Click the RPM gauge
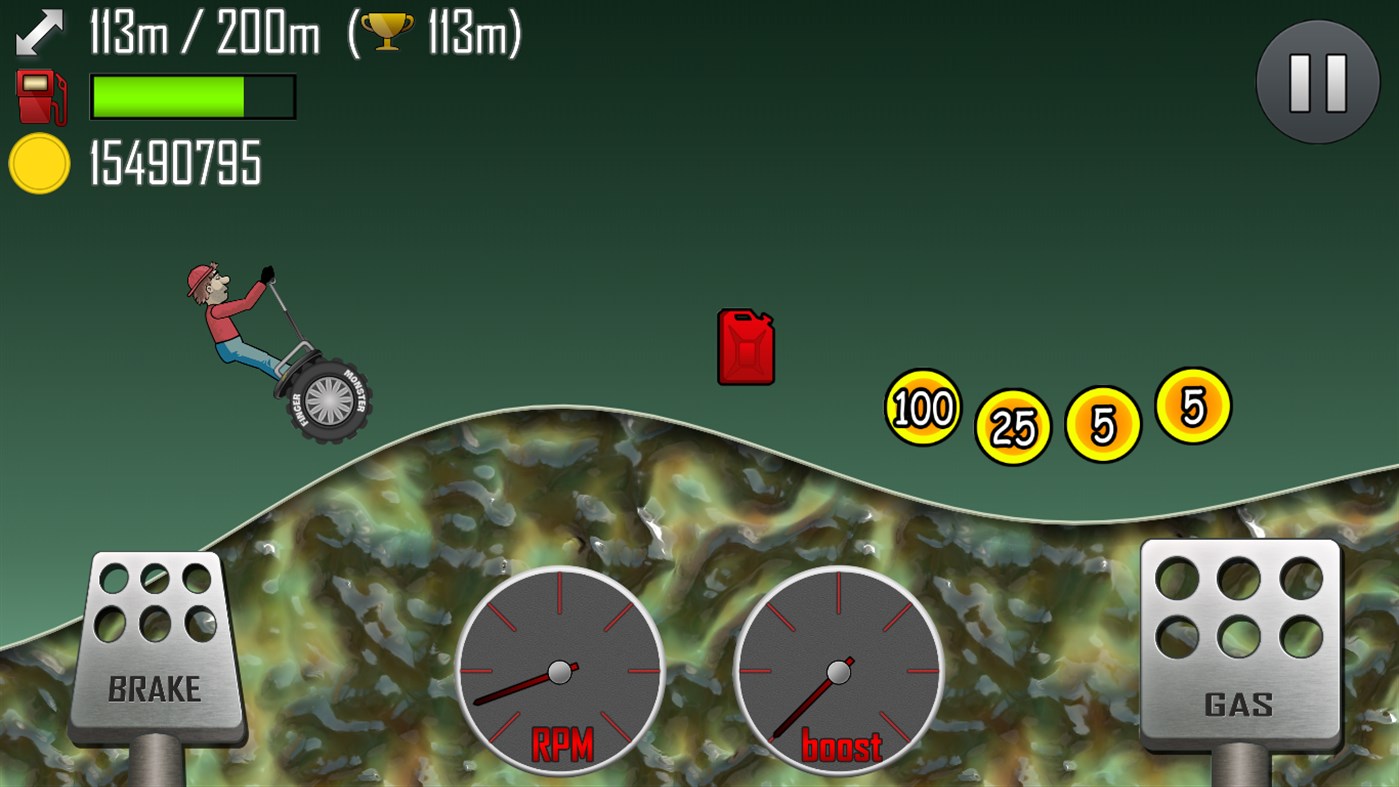 [562, 673]
